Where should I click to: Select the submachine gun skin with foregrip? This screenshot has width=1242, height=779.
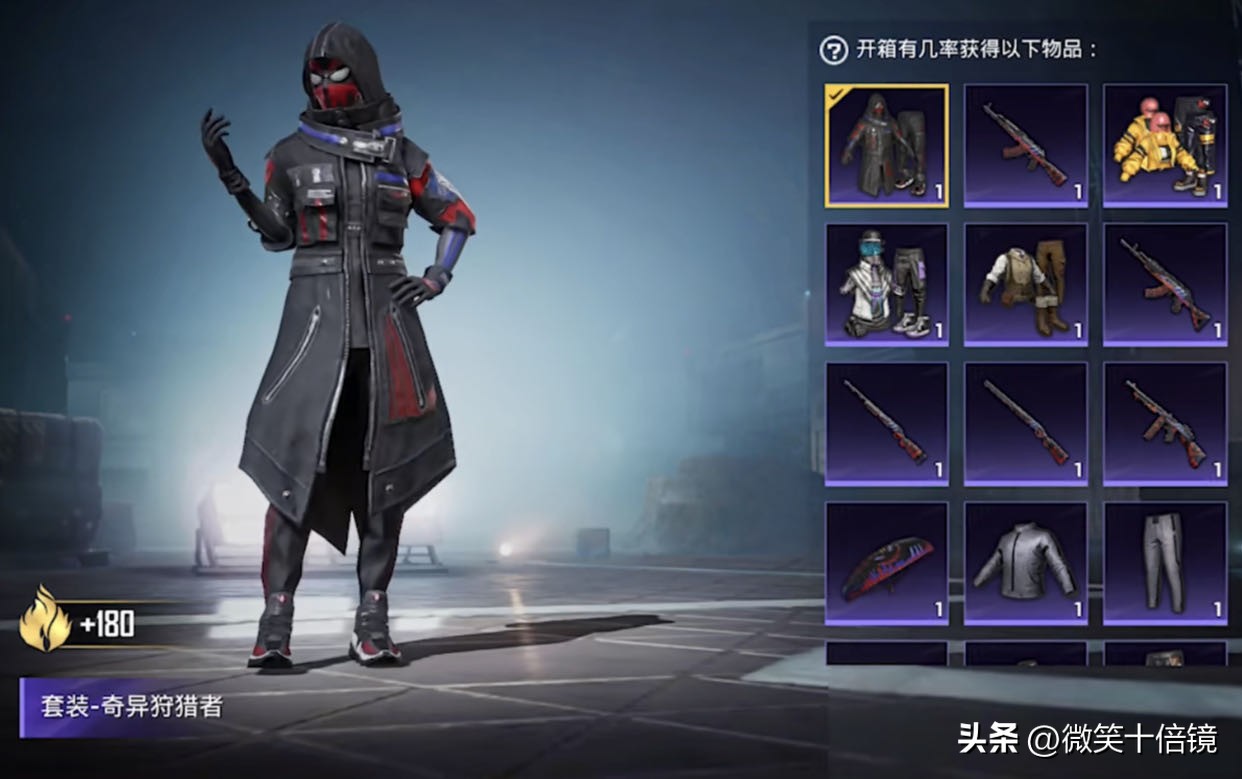tap(1165, 424)
